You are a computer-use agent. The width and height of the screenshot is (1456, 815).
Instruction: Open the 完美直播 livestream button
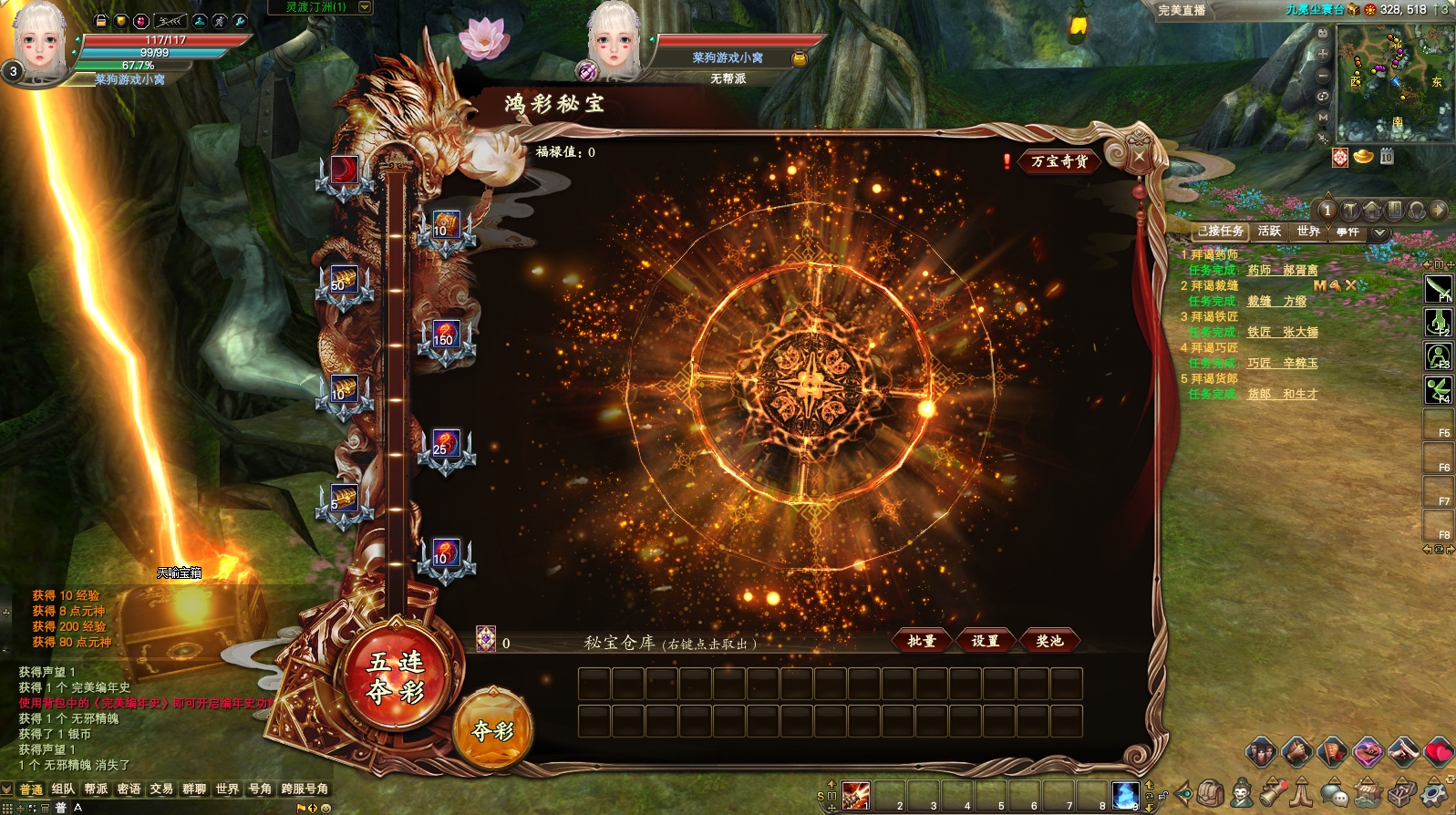click(x=1182, y=10)
